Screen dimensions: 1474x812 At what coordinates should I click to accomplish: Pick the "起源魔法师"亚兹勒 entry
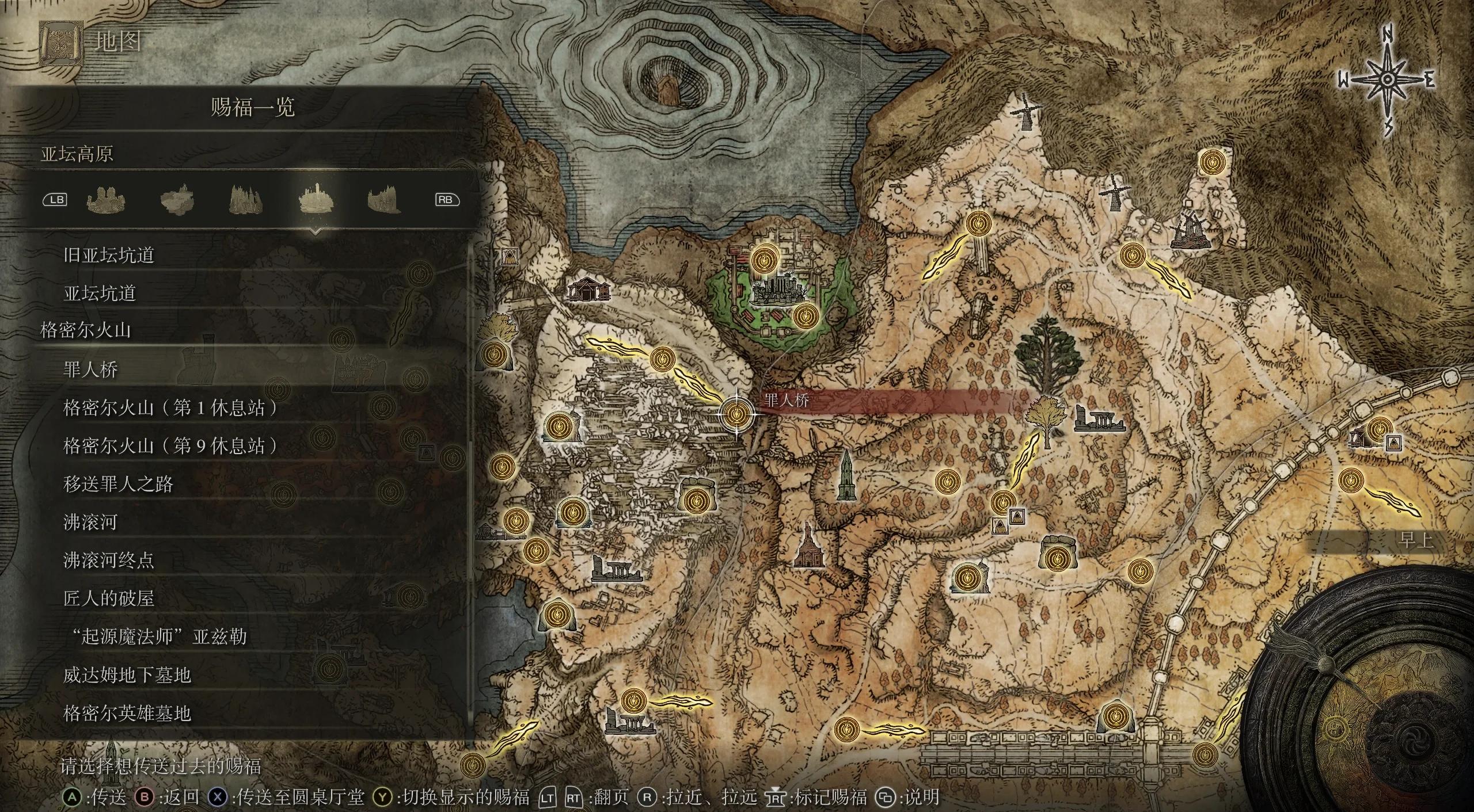pyautogui.click(x=155, y=636)
